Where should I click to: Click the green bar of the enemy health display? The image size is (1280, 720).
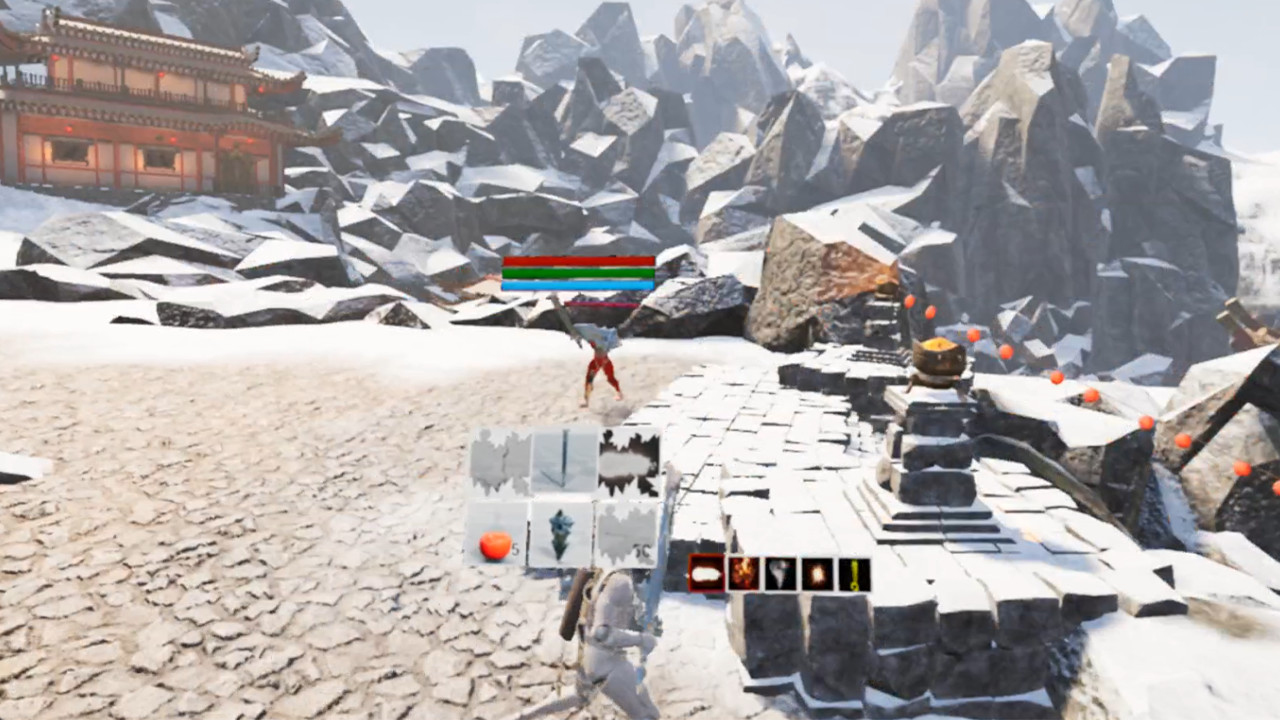click(578, 275)
